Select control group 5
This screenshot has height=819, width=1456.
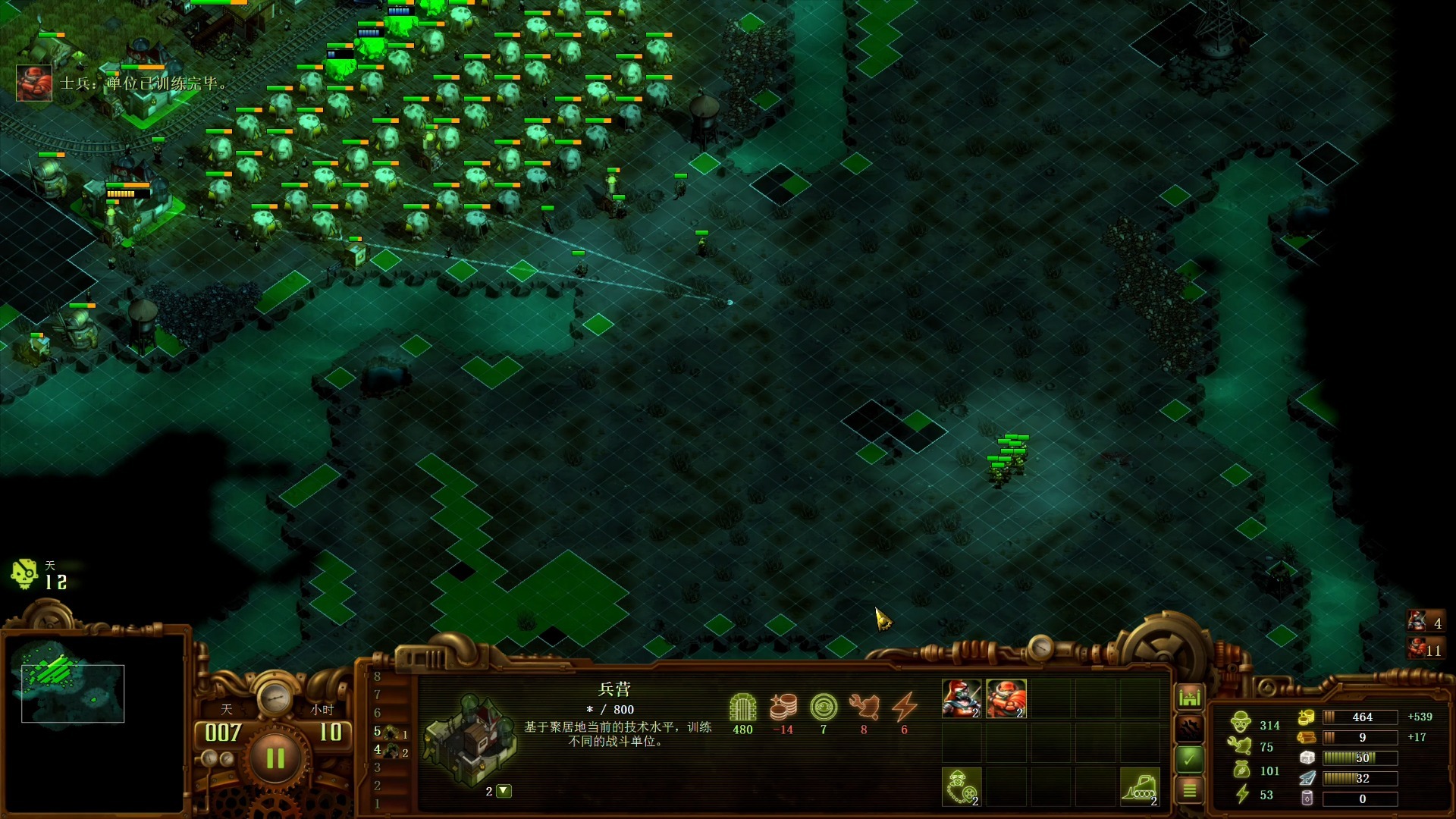click(391, 732)
